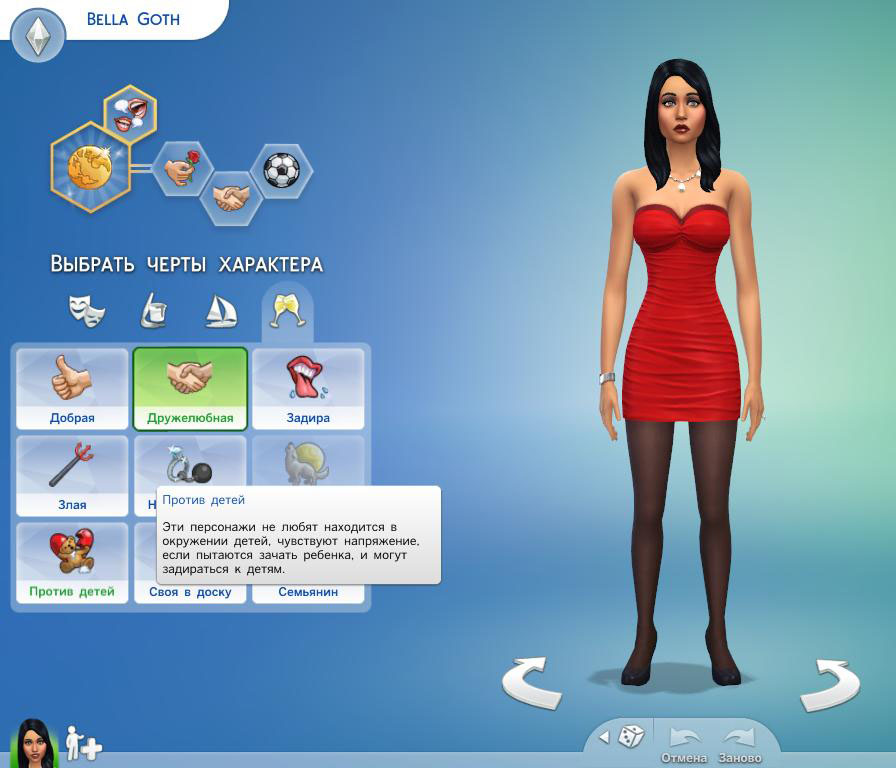Pick the Задира trait tile
The height and width of the screenshot is (768, 896).
point(308,388)
